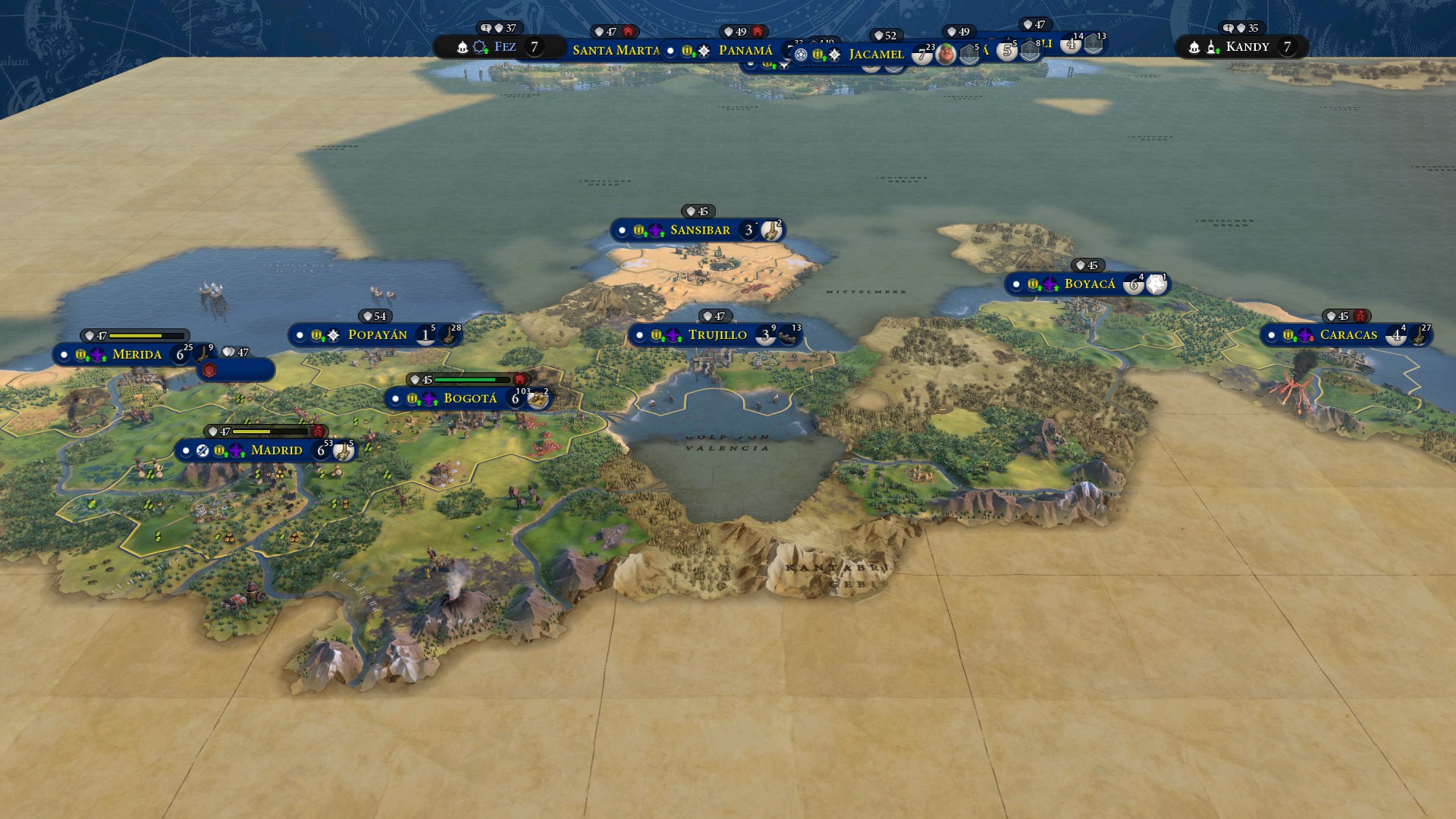Image resolution: width=1456 pixels, height=819 pixels.
Task: Select the Bogotá city banner
Action: pos(470,398)
